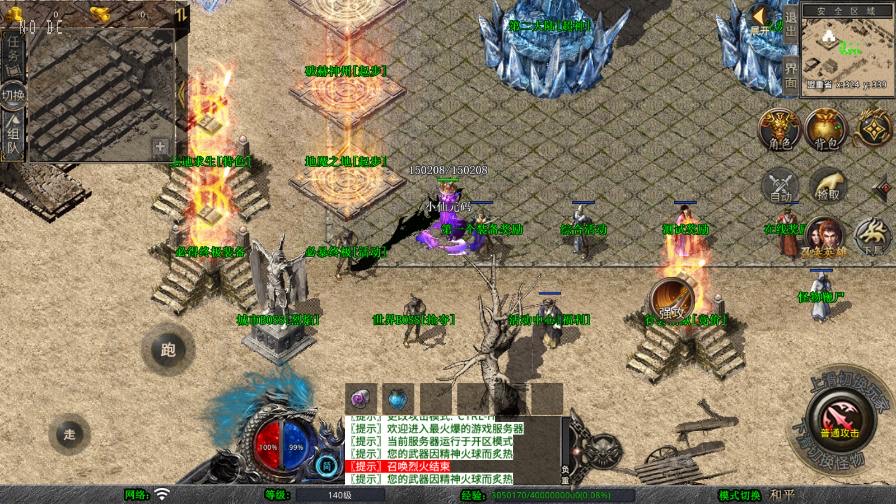Open the 召唤英雄 hero summon
Viewport: 896px width, 504px height.
tap(824, 238)
